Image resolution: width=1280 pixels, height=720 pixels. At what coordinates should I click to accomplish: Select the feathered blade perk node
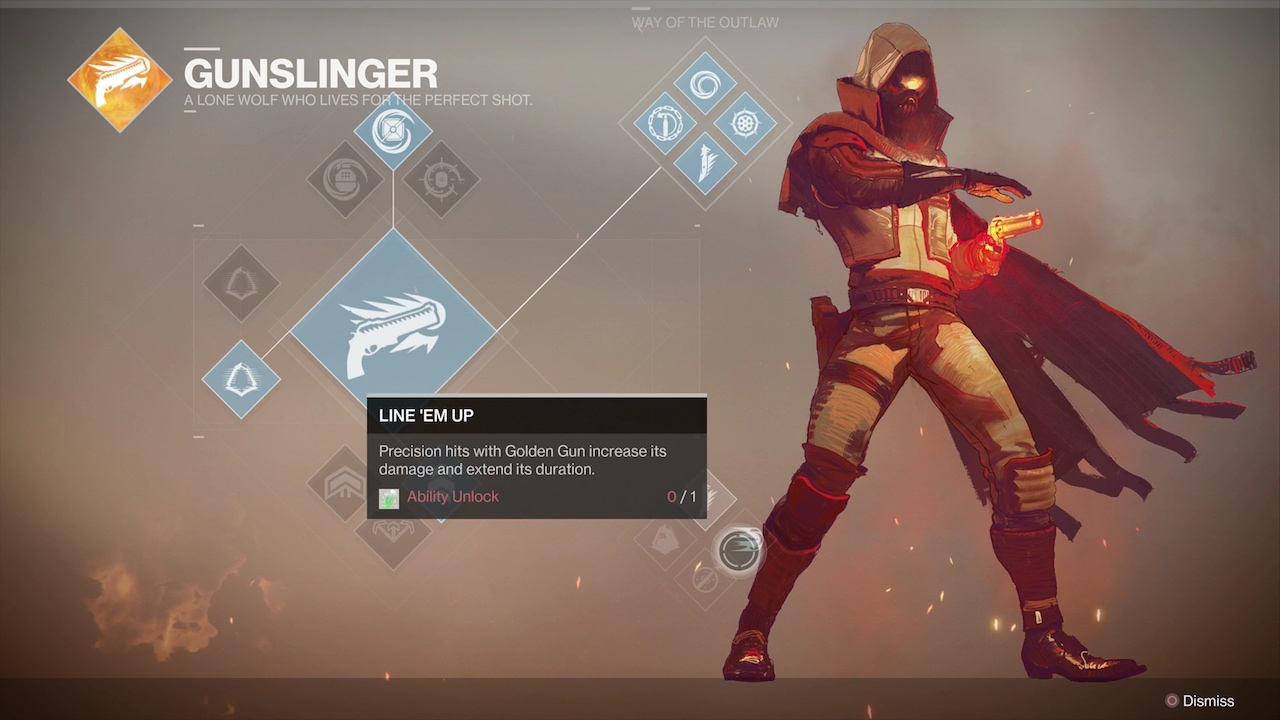click(x=705, y=162)
